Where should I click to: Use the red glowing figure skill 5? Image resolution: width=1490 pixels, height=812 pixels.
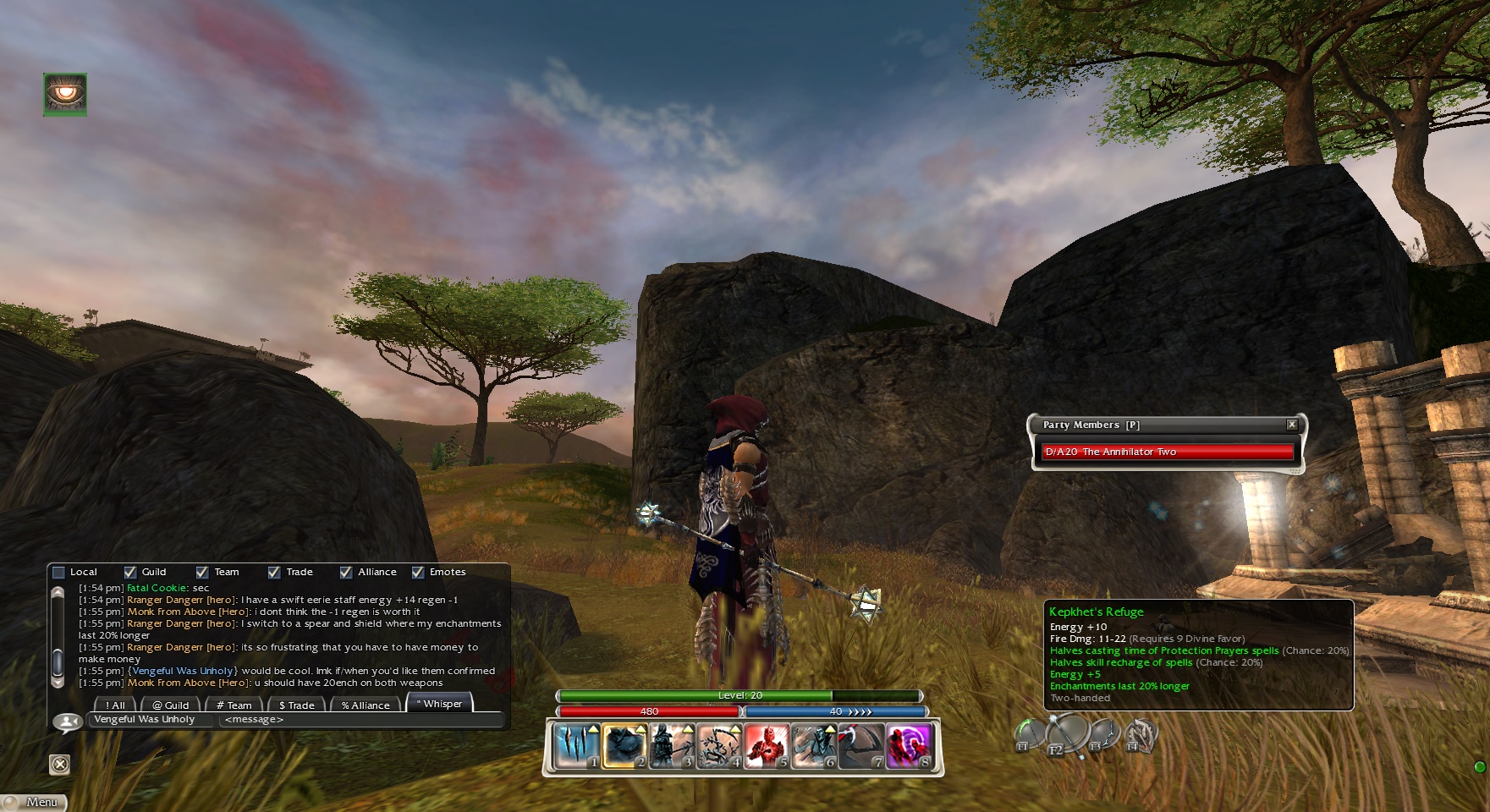click(x=767, y=747)
